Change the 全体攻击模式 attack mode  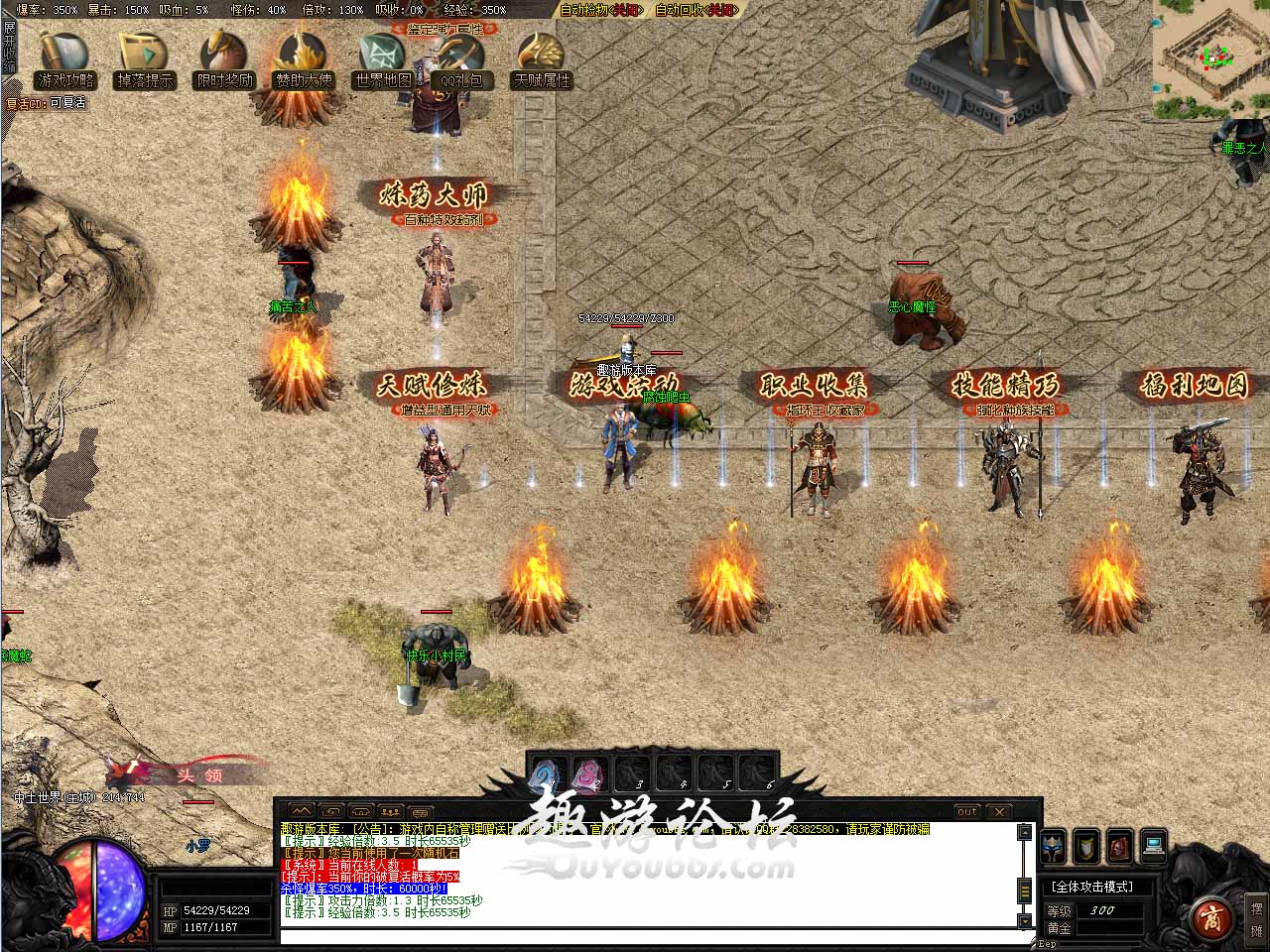(1092, 887)
